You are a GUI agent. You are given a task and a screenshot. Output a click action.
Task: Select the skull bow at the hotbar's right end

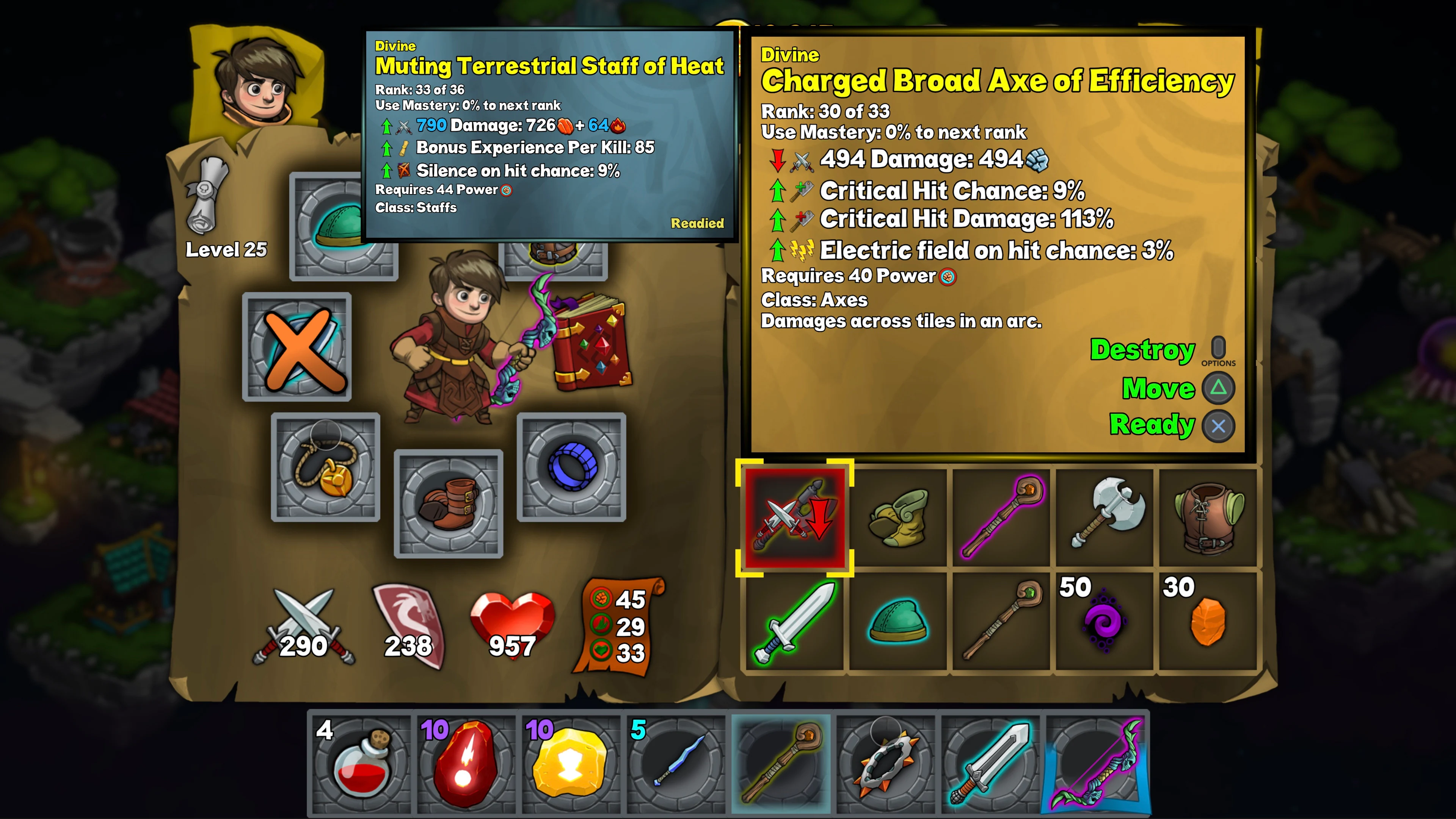coord(1095,763)
